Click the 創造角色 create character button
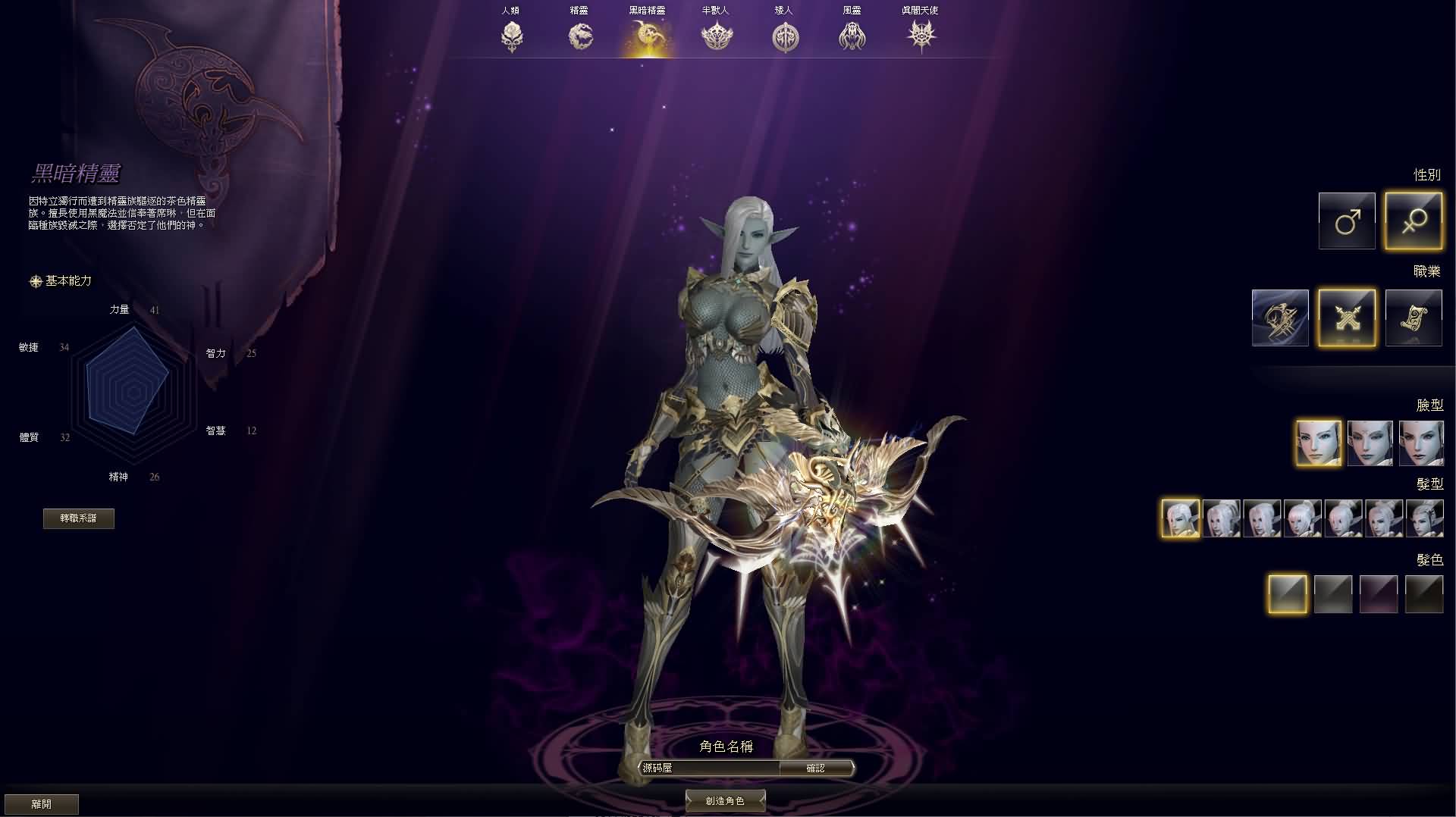 tap(725, 800)
